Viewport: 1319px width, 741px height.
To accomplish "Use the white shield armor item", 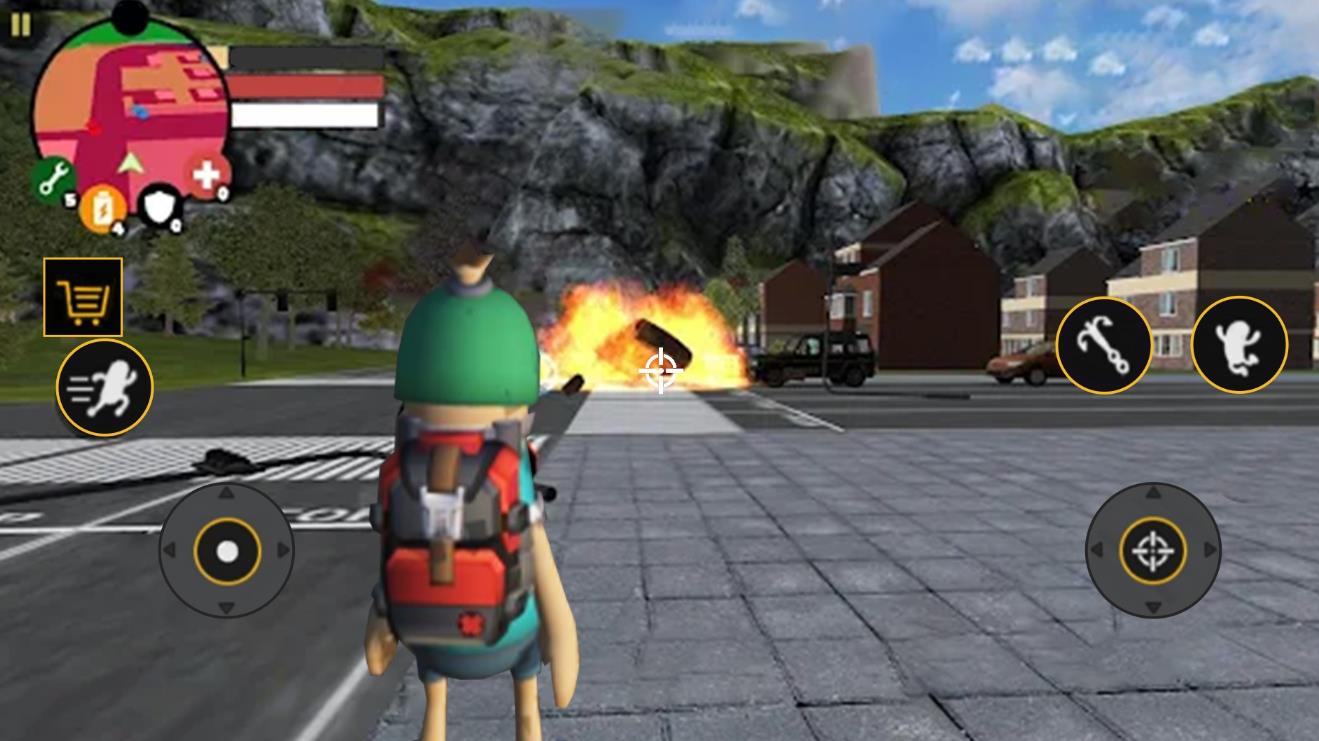I will 160,207.
